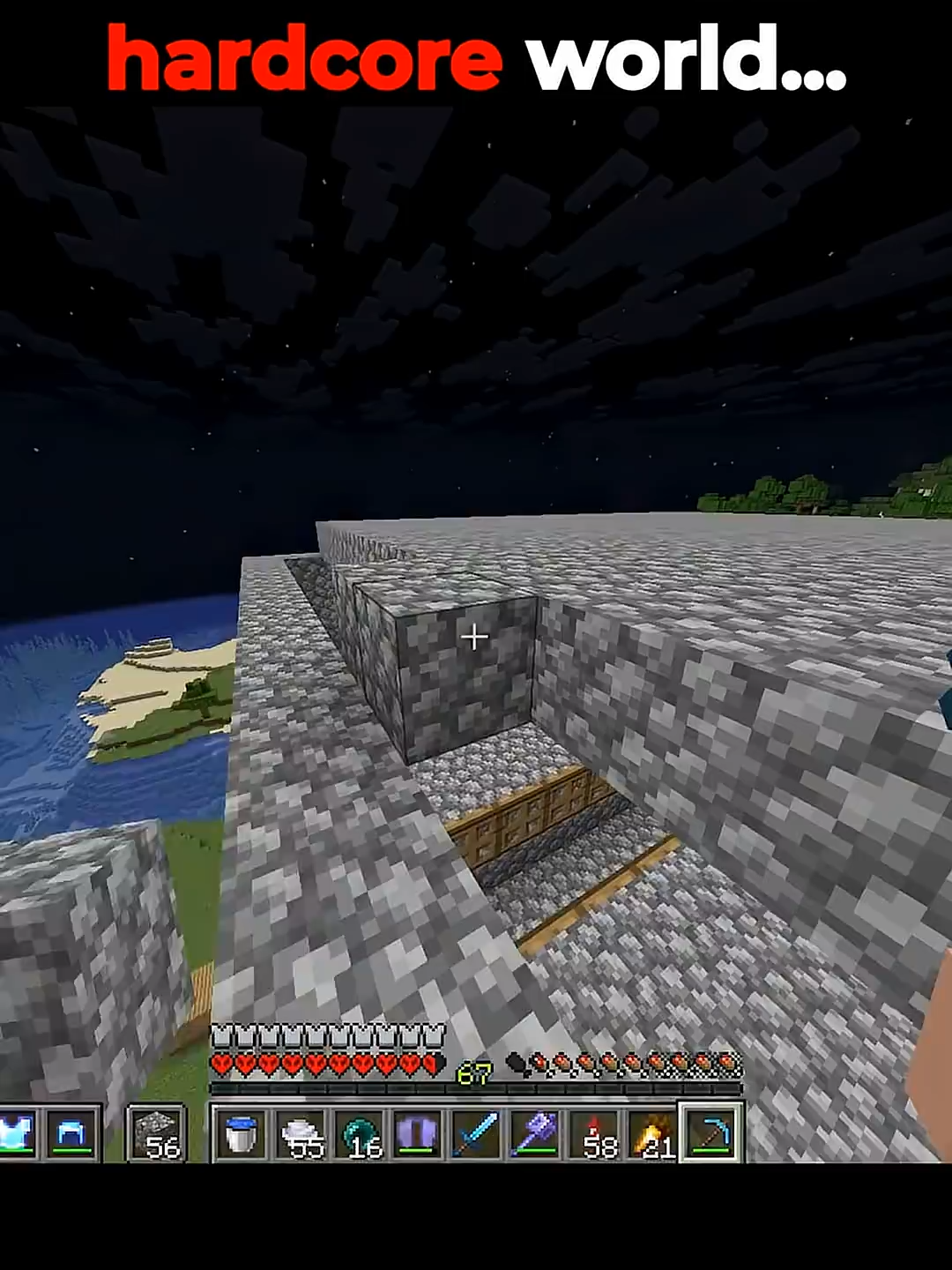This screenshot has width=952, height=1270.
Task: Select the elytra hotbar slot
Action: 417,1133
